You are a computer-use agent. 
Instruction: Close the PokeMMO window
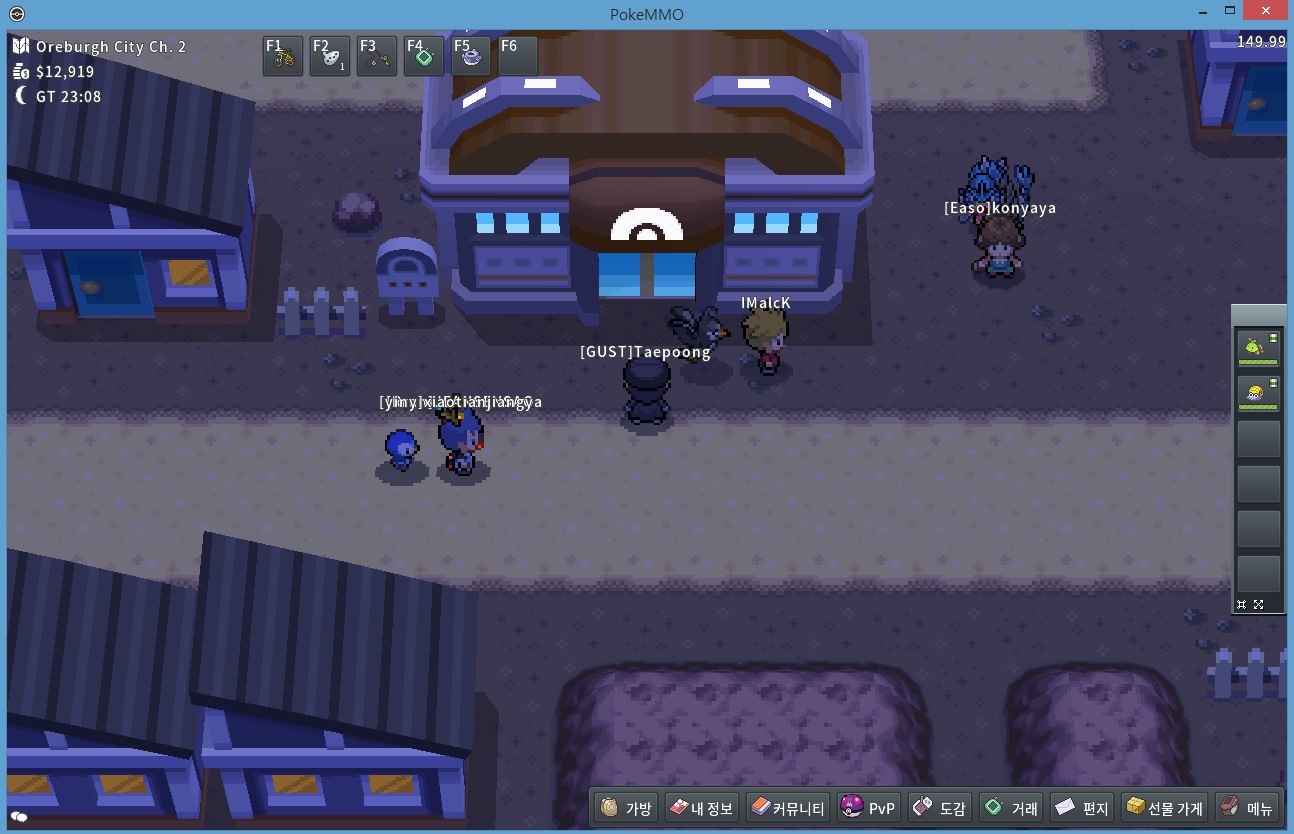pyautogui.click(x=1268, y=11)
